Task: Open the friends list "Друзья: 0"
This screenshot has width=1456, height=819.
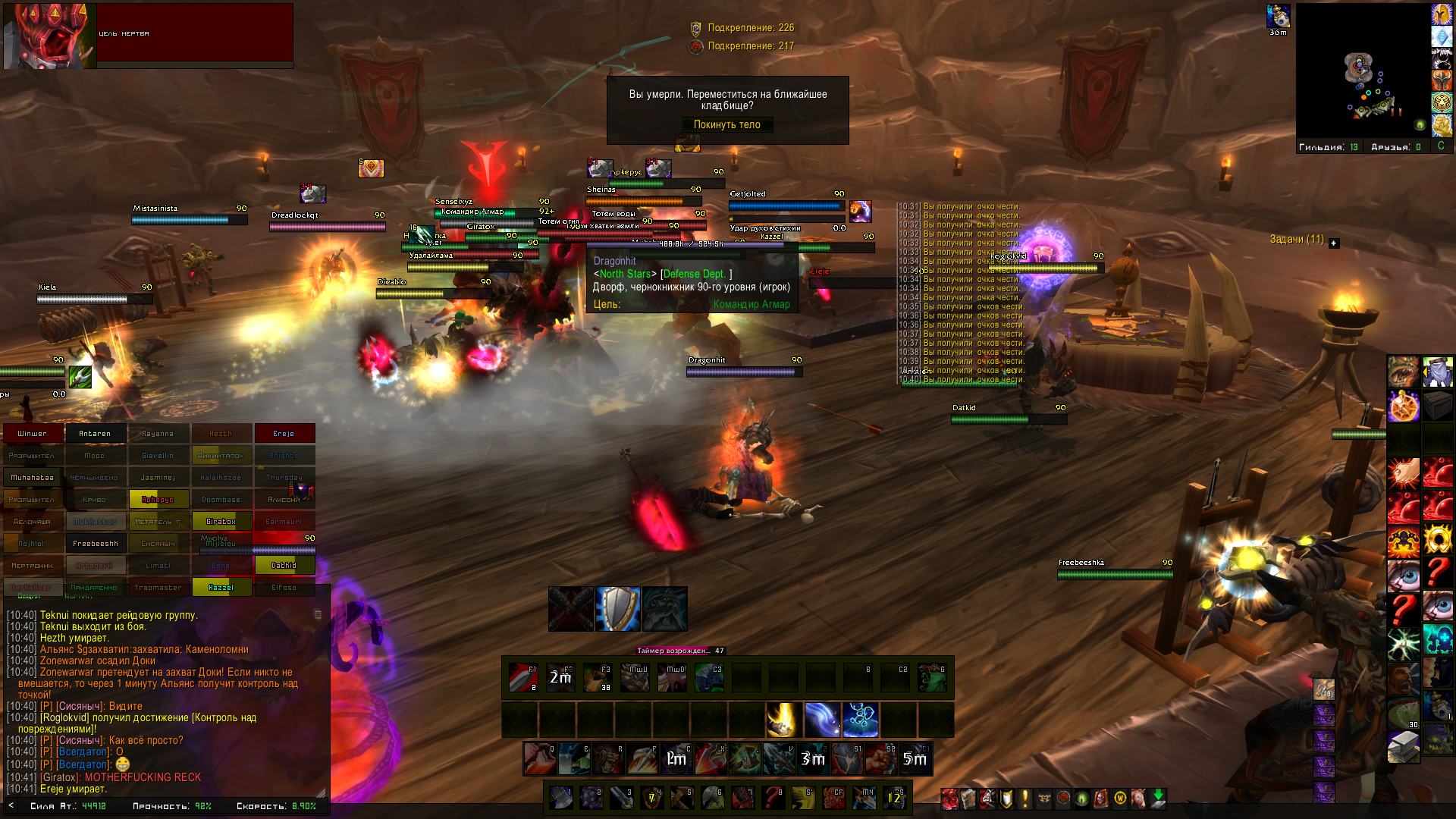Action: [1395, 147]
